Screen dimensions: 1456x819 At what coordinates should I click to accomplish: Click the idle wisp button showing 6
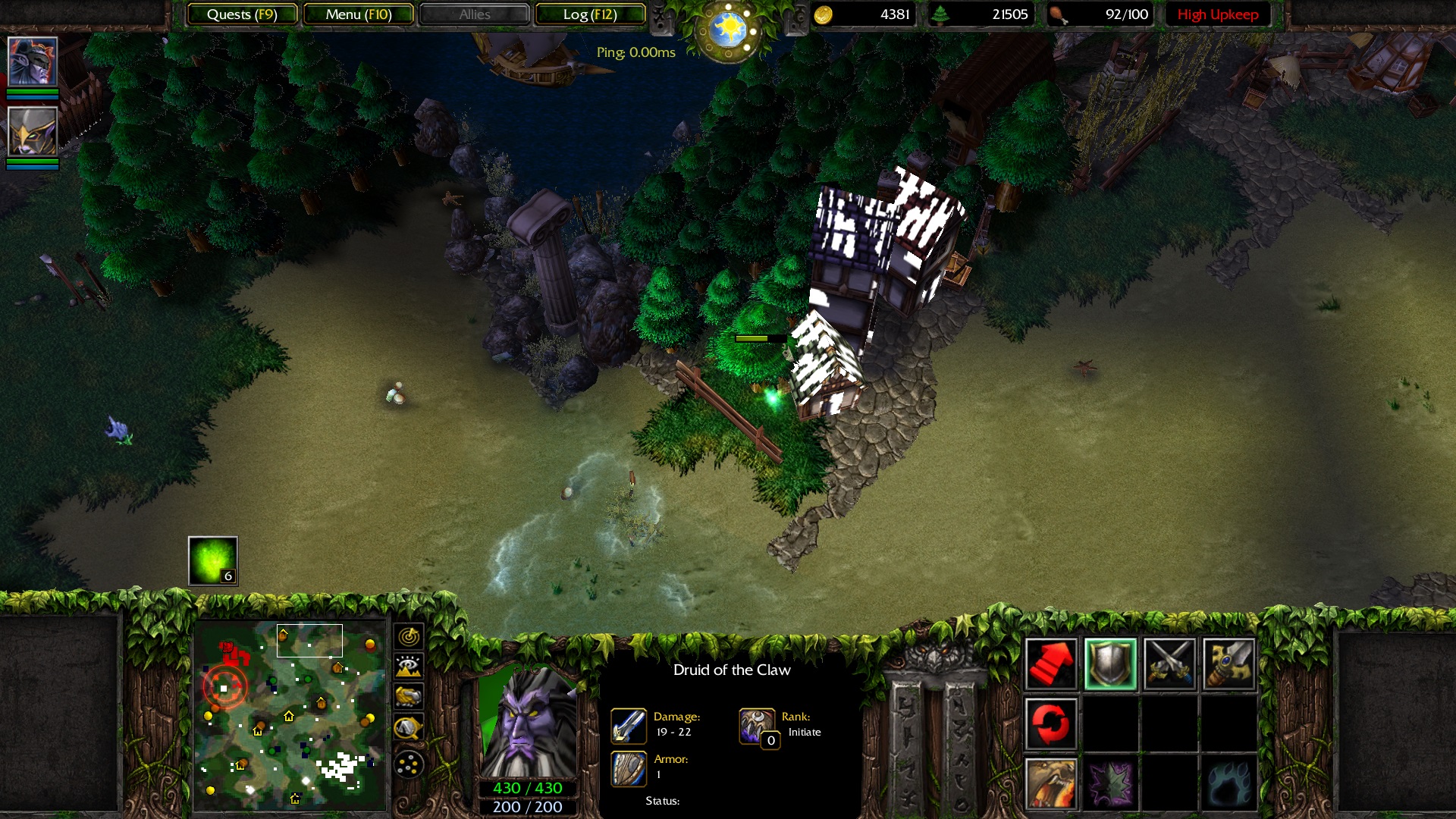[213, 561]
